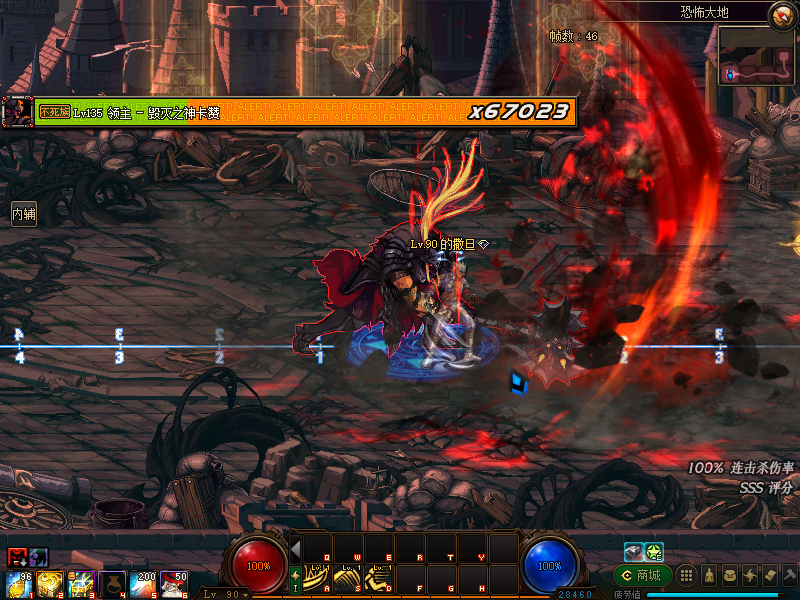Screen dimensions: 800x600
Task: Open the skills shuriken-shaped button
Action: tap(749, 575)
